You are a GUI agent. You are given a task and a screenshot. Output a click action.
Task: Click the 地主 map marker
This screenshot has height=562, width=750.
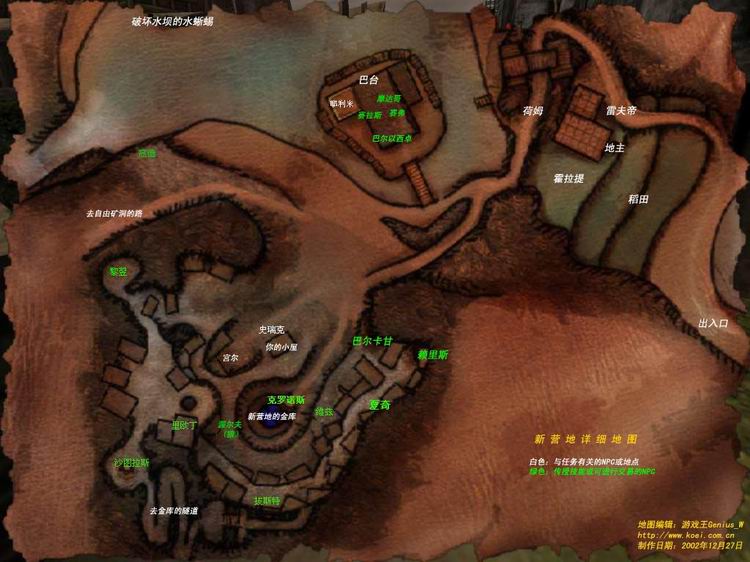(614, 148)
